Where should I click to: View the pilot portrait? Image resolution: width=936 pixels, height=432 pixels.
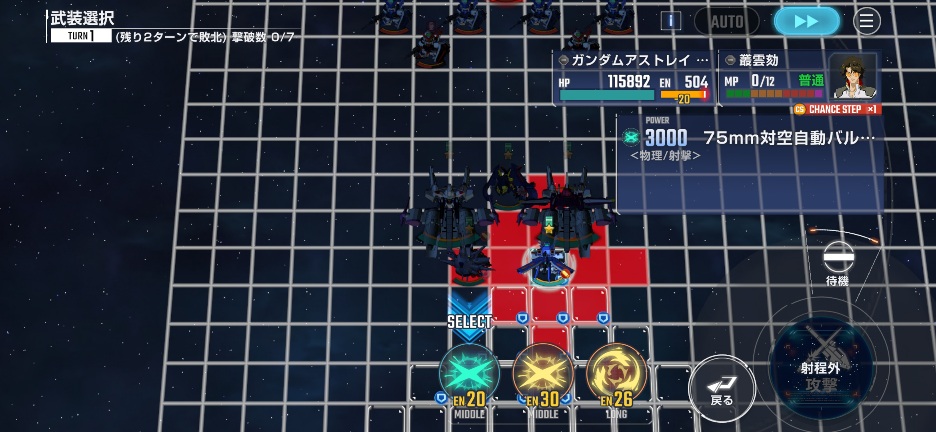click(853, 77)
